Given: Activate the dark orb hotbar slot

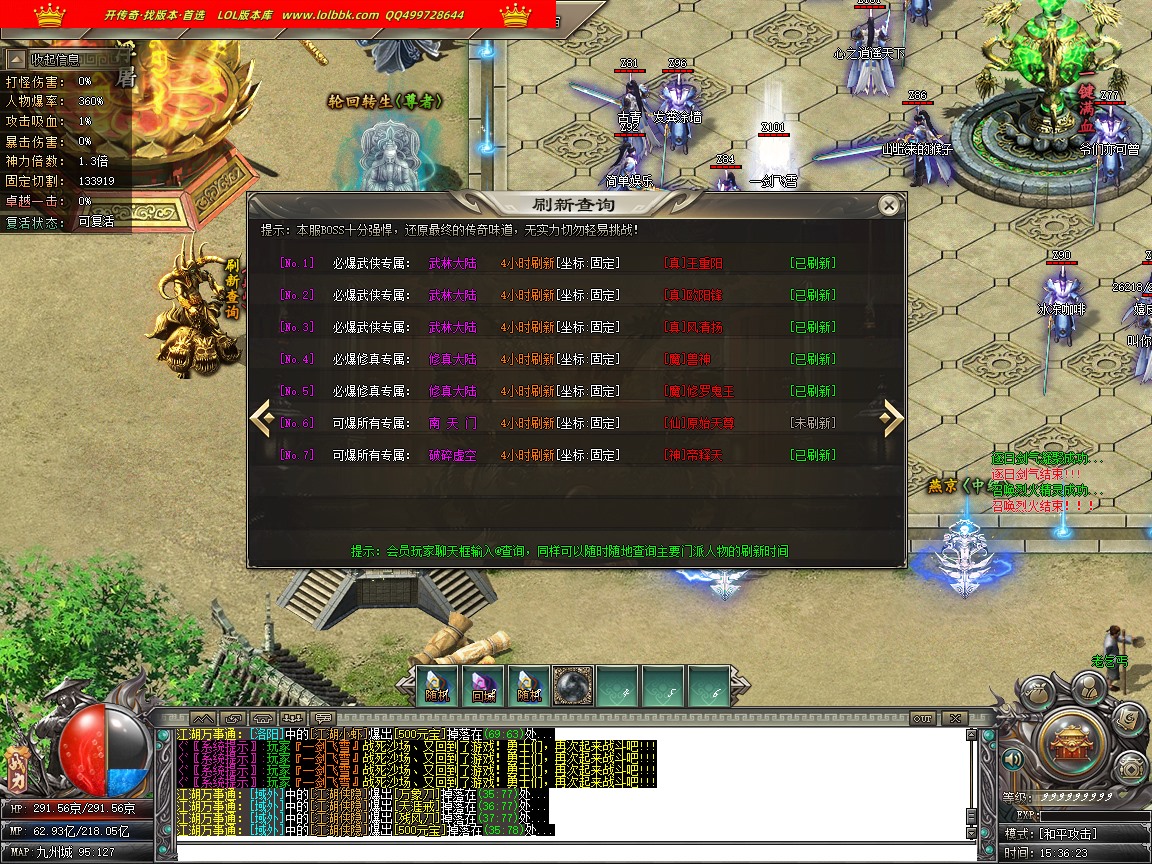Looking at the screenshot, I should tap(573, 687).
